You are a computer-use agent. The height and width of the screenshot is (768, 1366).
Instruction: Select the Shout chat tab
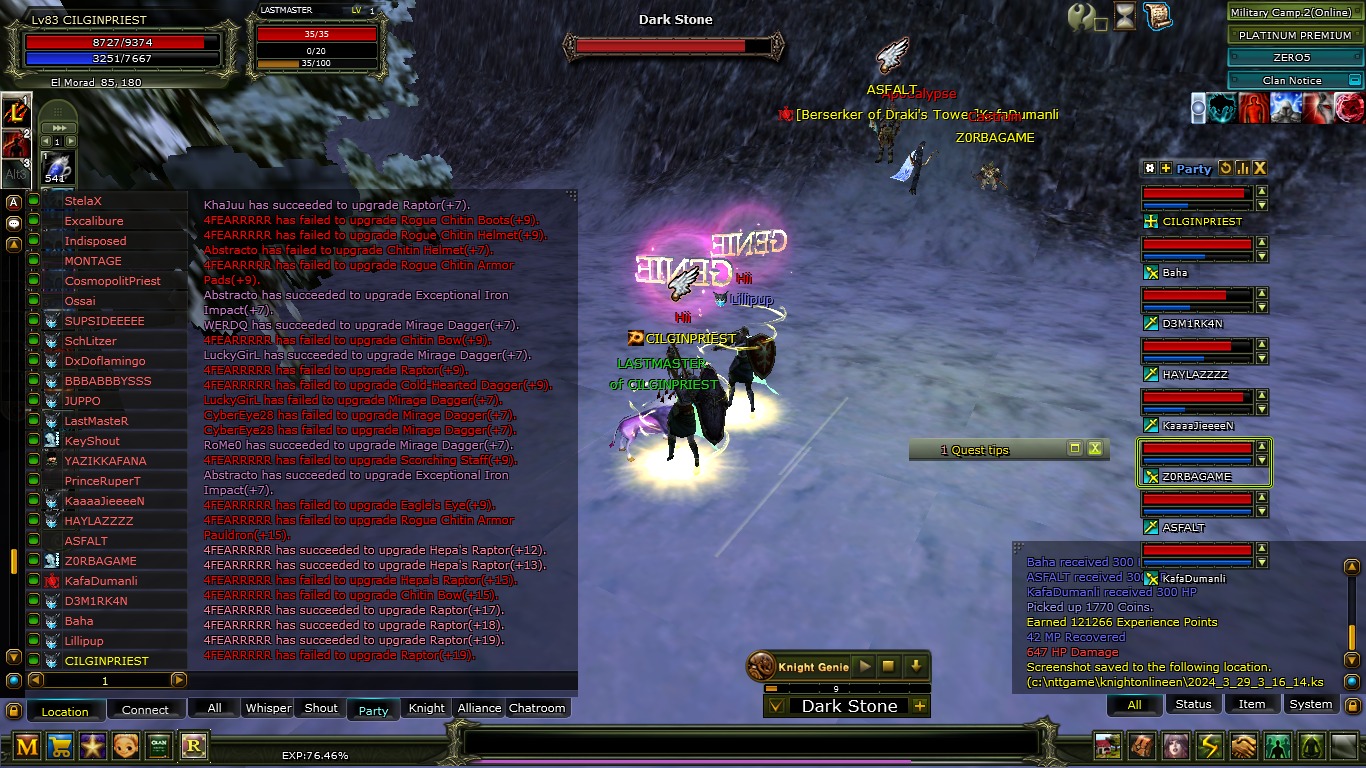pyautogui.click(x=321, y=708)
